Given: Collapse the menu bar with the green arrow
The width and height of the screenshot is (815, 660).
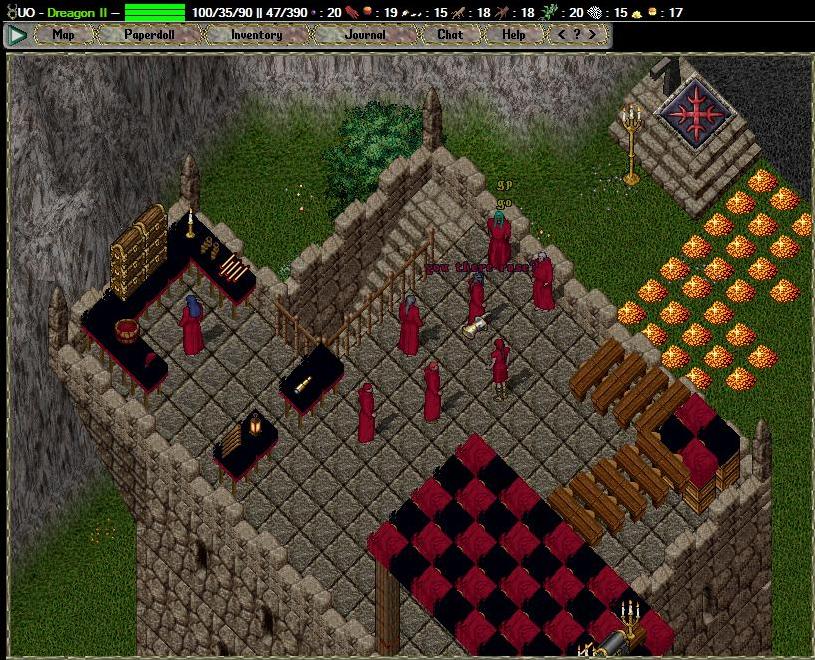Looking at the screenshot, I should 17,35.
